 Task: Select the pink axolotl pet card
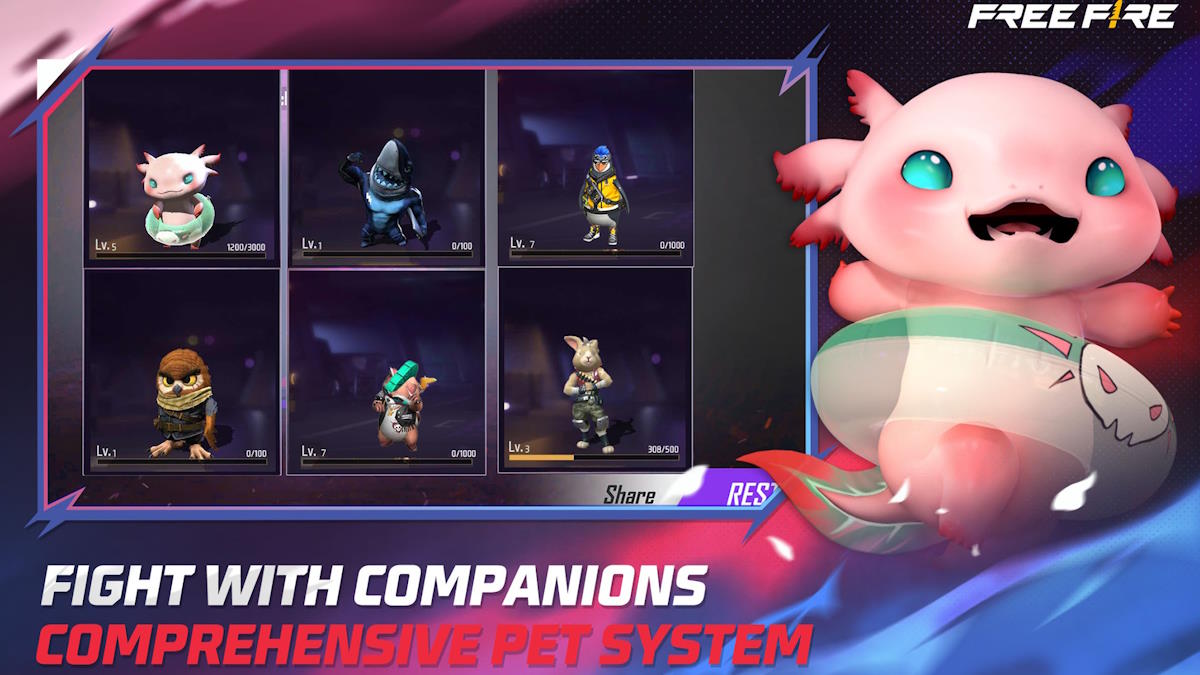coord(181,167)
